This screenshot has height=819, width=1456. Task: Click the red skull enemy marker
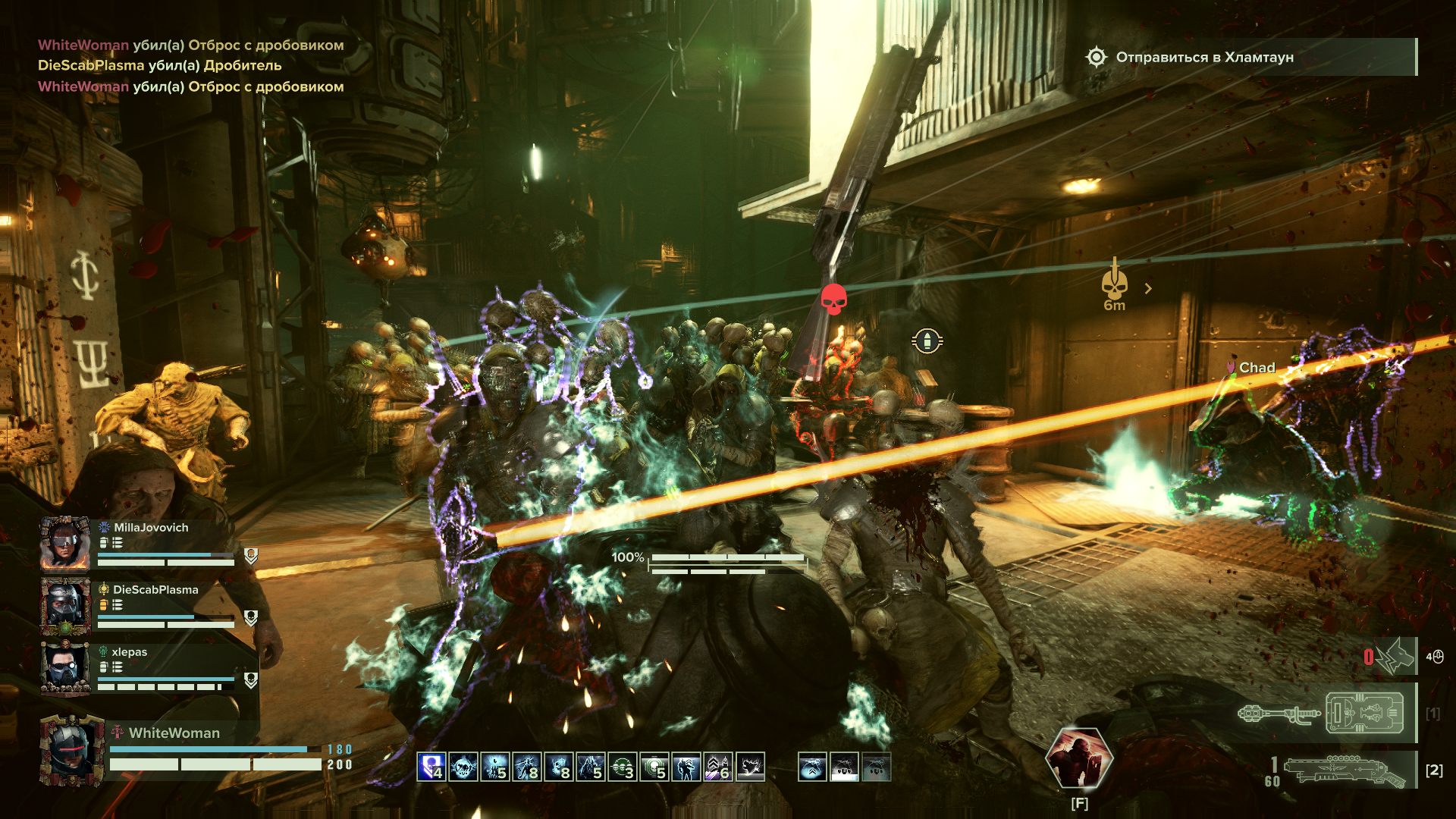[x=833, y=299]
